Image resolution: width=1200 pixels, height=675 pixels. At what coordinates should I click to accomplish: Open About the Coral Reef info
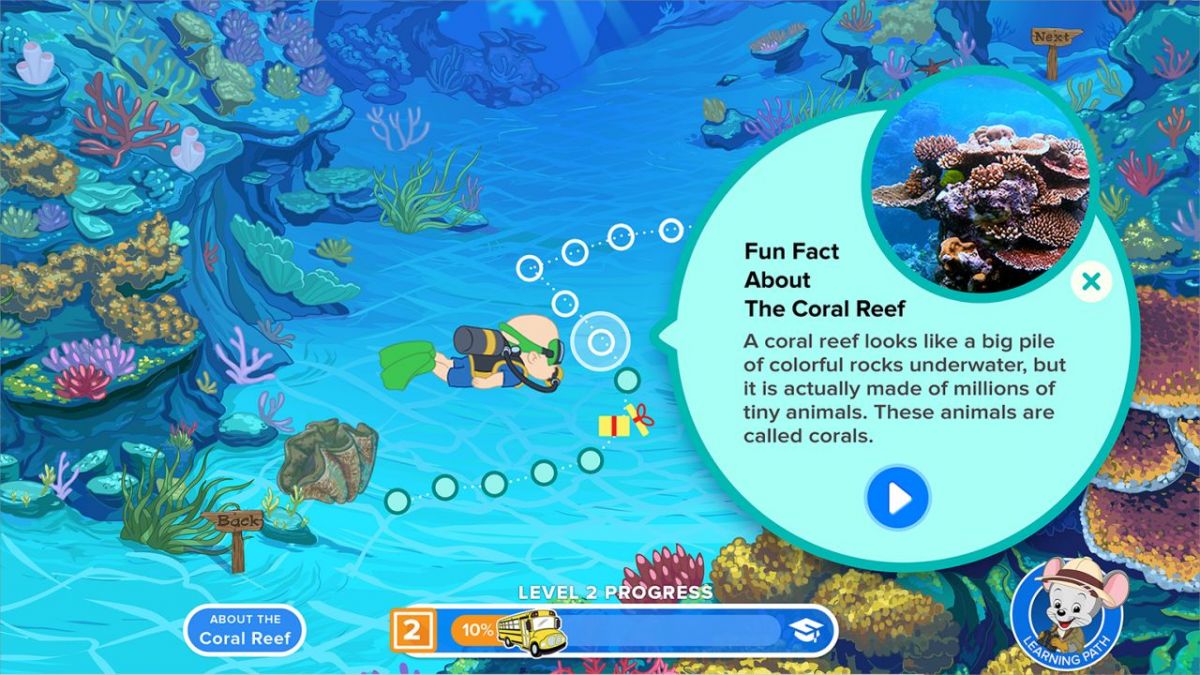pos(244,629)
